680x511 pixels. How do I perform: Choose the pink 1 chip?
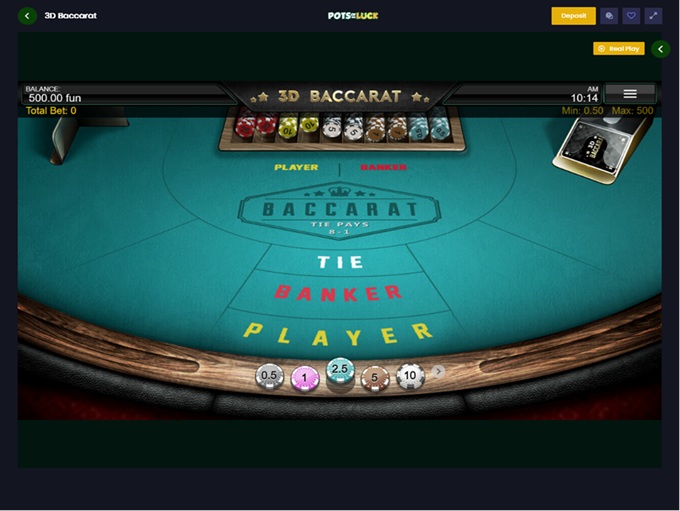point(304,378)
